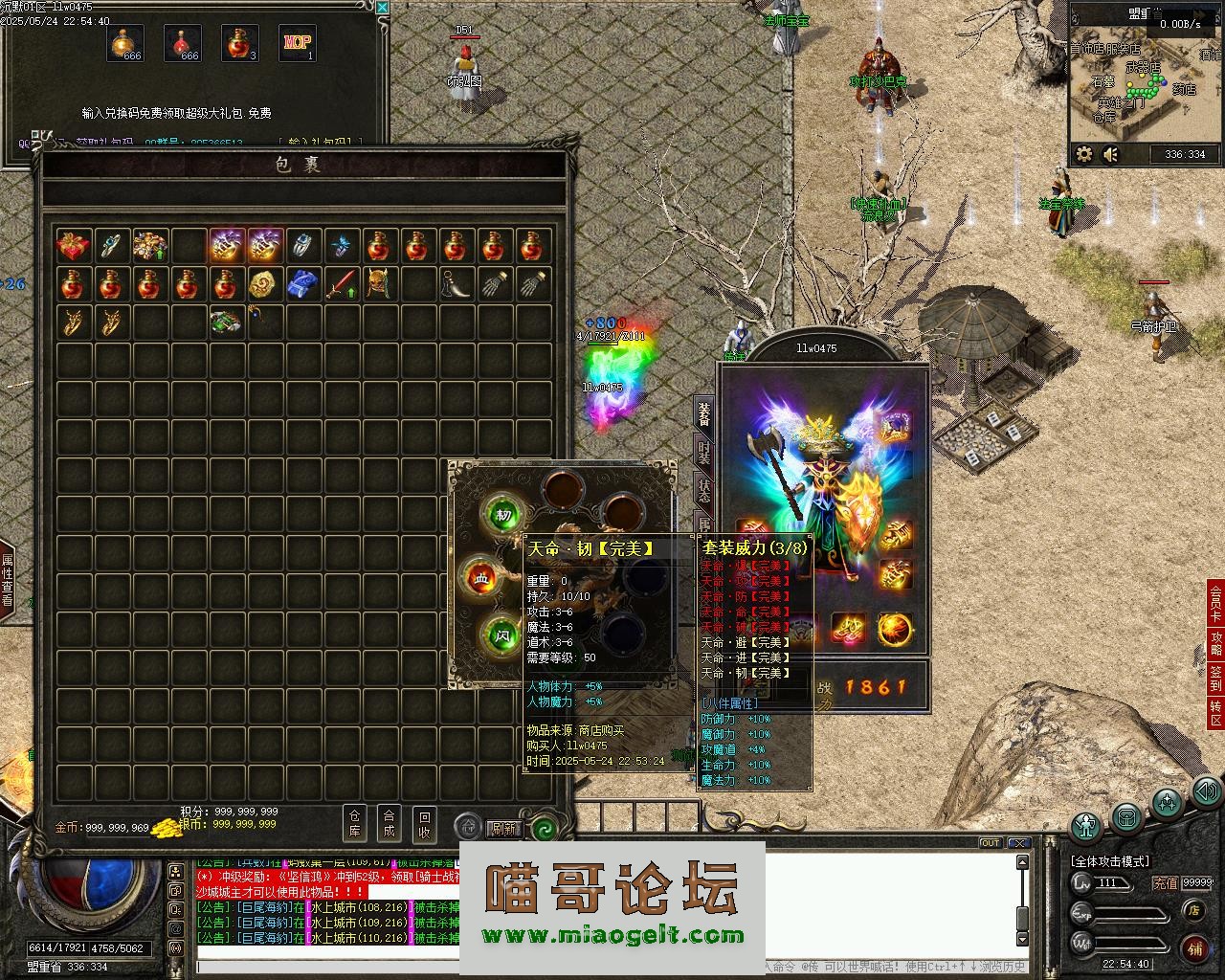
Task: Open the 签到 daily sign-in button
Action: pos(1215,678)
